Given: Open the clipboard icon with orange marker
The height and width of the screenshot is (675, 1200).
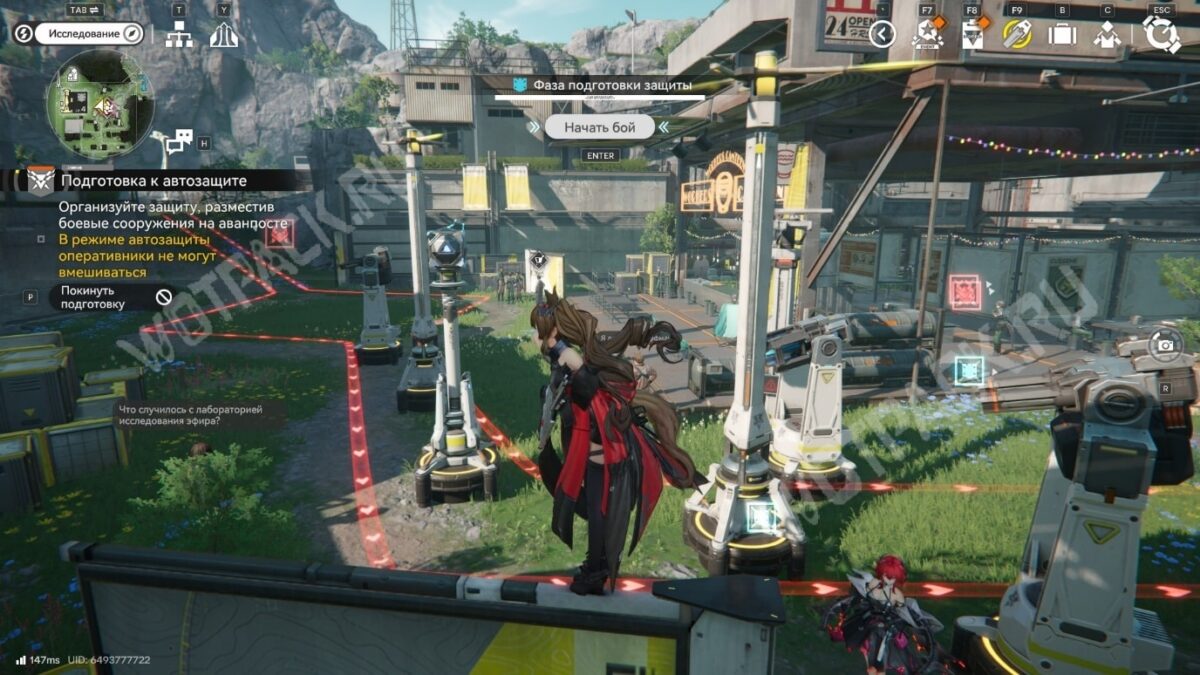Looking at the screenshot, I should [972, 35].
